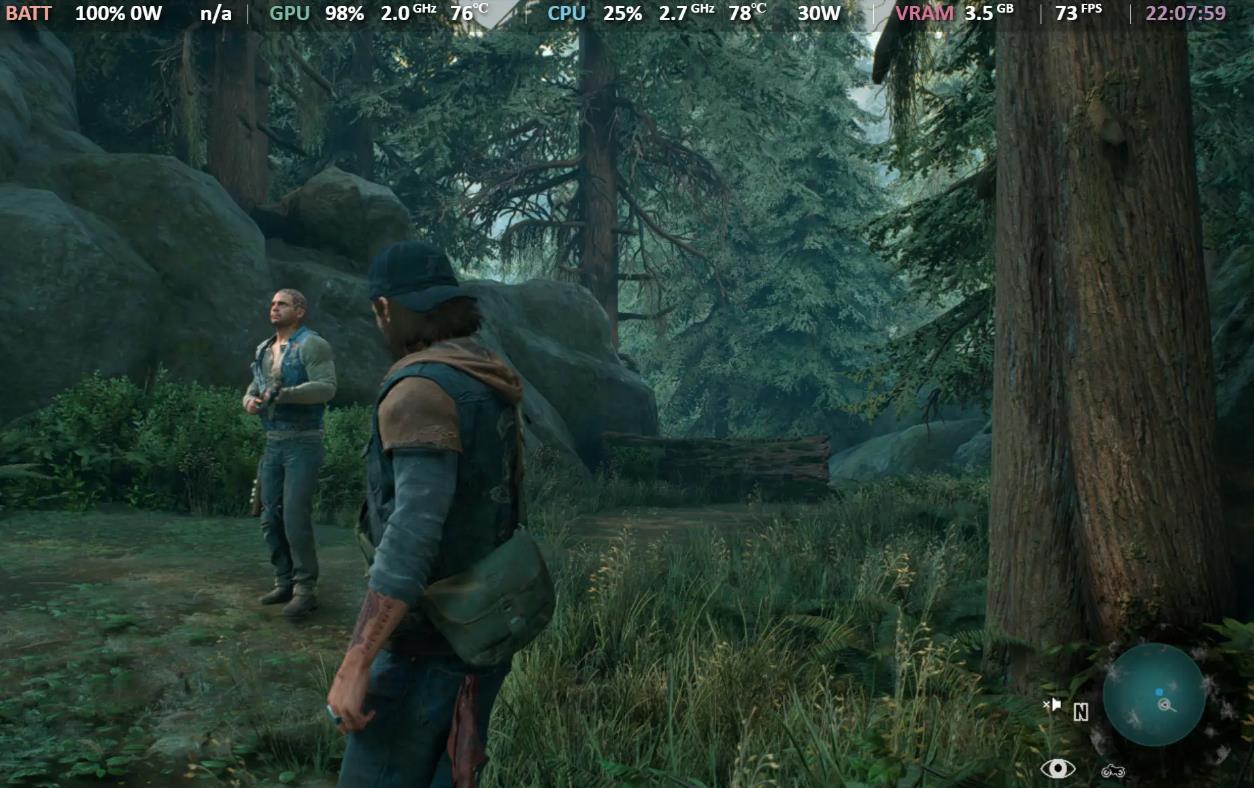Click the eye visibility icon

(1057, 768)
